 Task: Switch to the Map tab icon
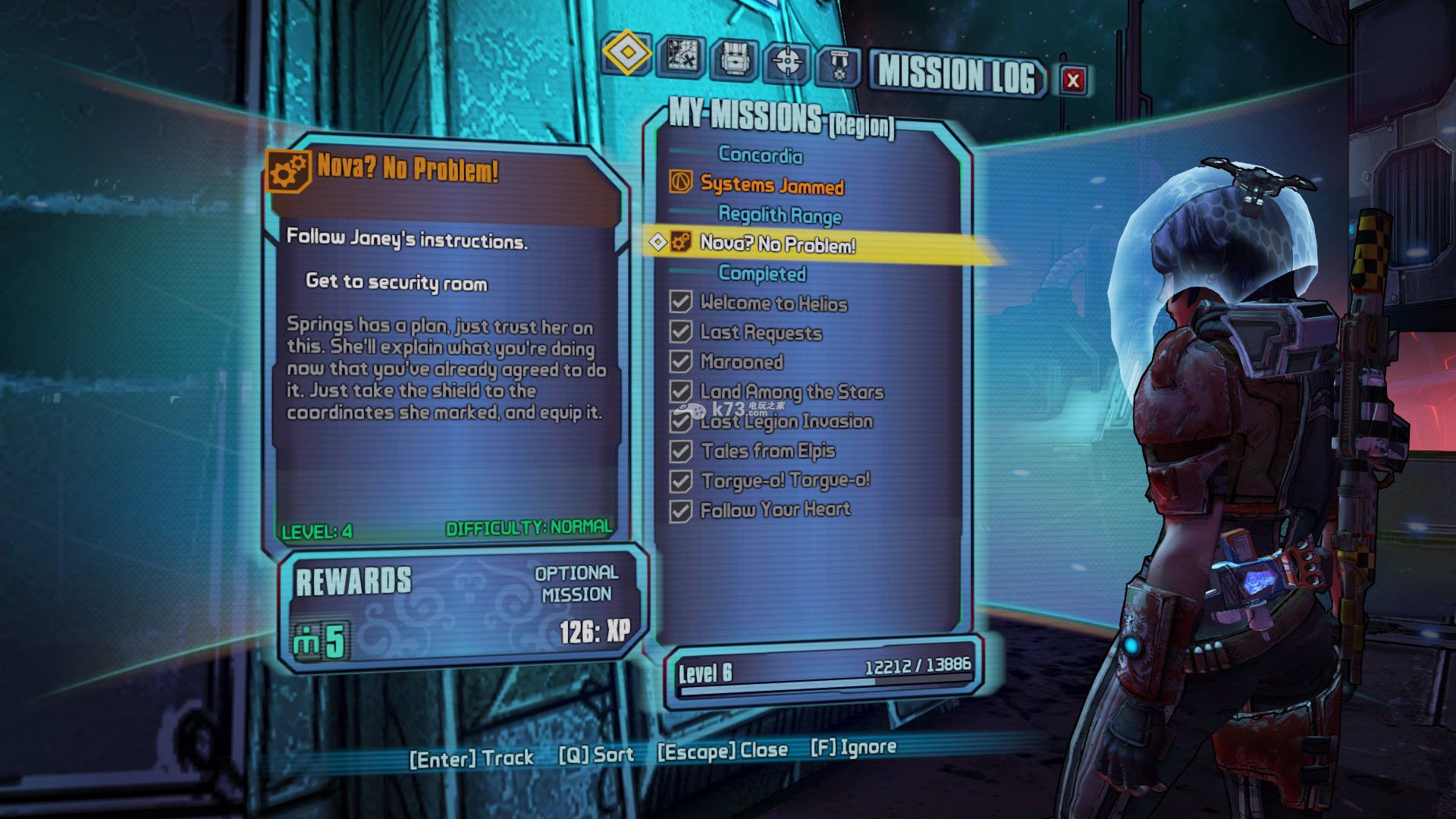click(x=682, y=55)
